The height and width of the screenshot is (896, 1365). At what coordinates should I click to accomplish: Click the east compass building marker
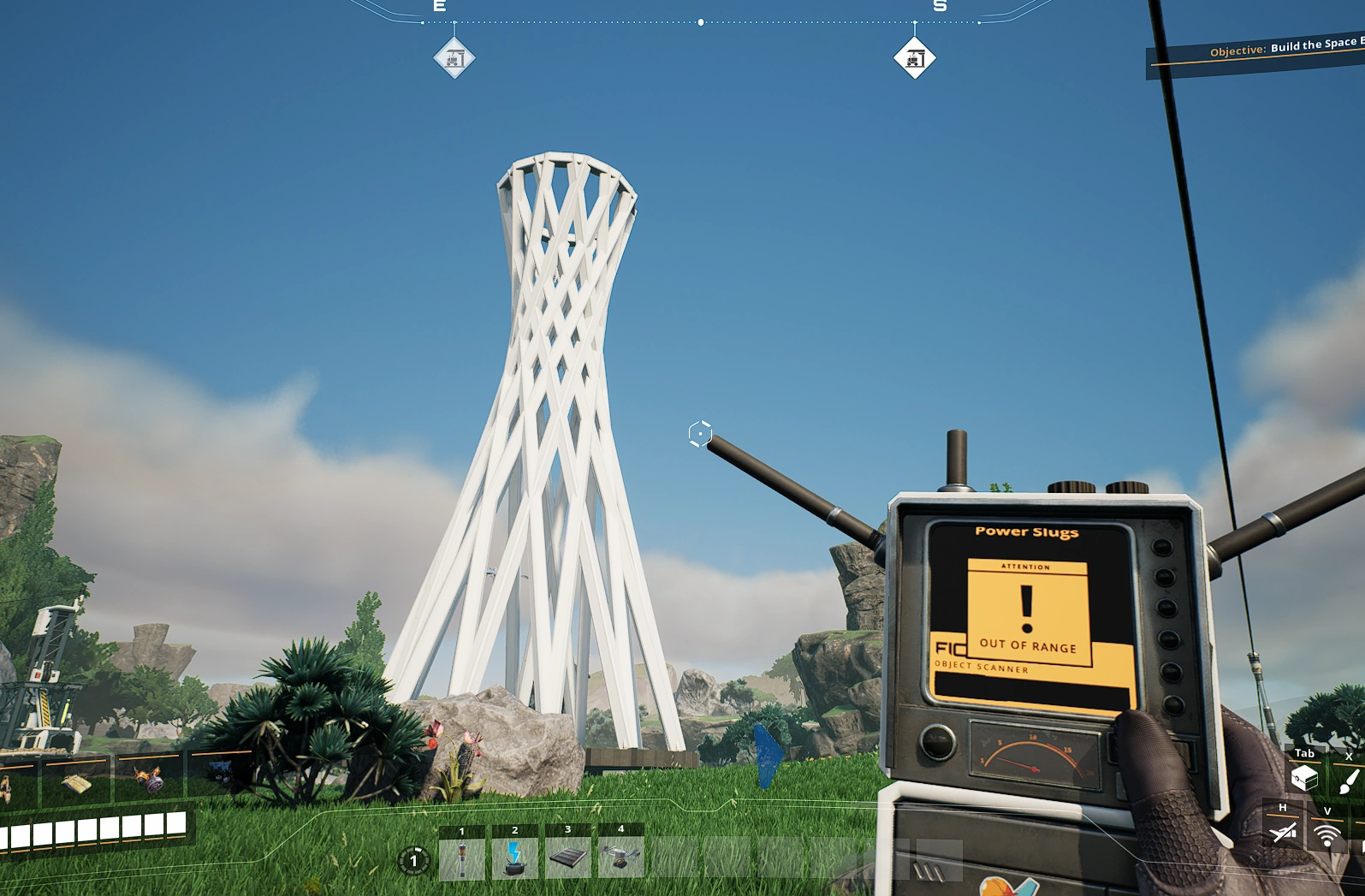click(454, 58)
